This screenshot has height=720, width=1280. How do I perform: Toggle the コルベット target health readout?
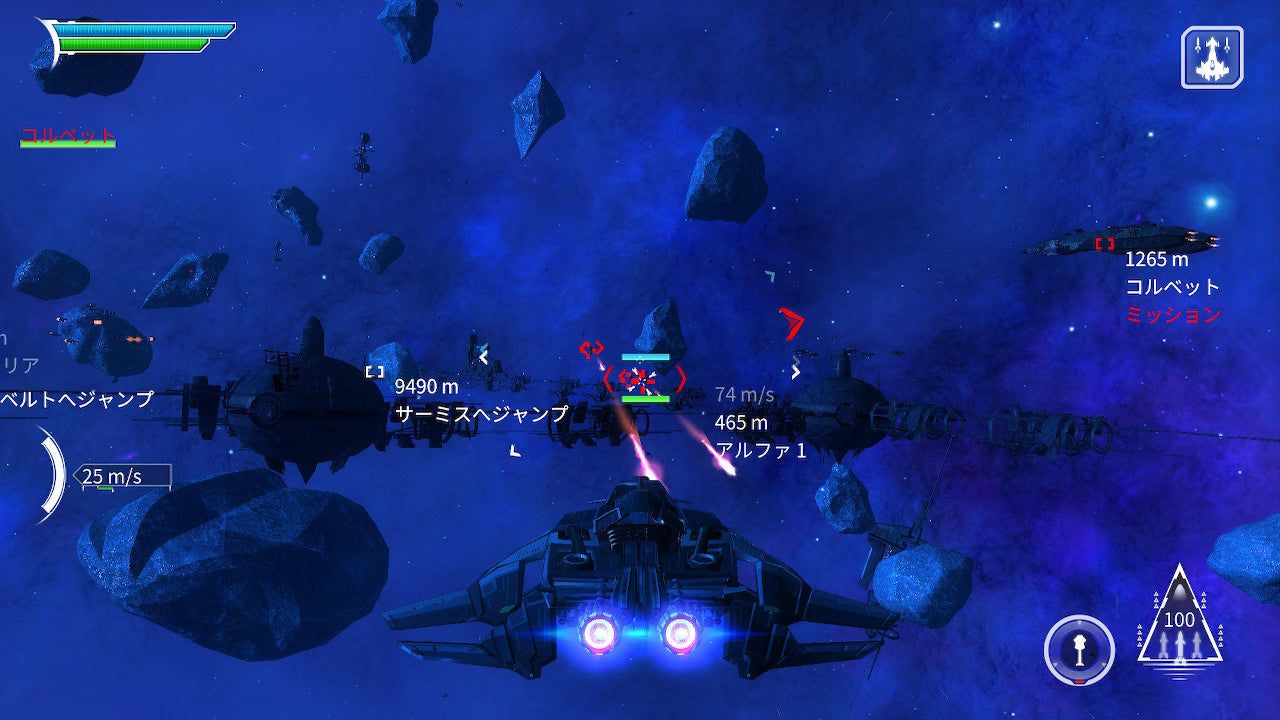pyautogui.click(x=66, y=132)
